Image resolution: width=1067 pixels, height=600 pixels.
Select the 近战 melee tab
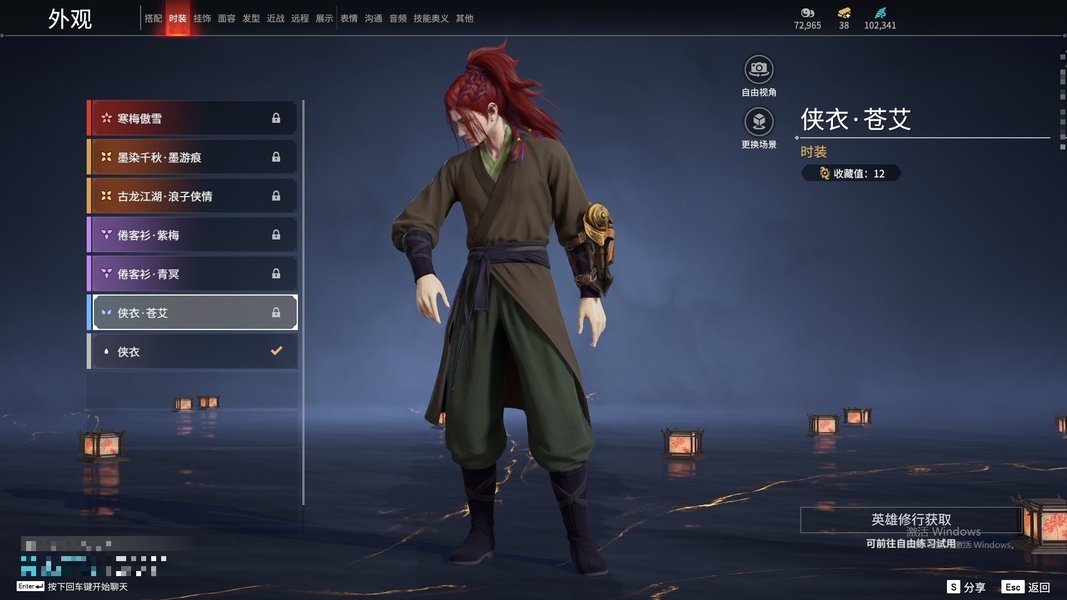(276, 18)
